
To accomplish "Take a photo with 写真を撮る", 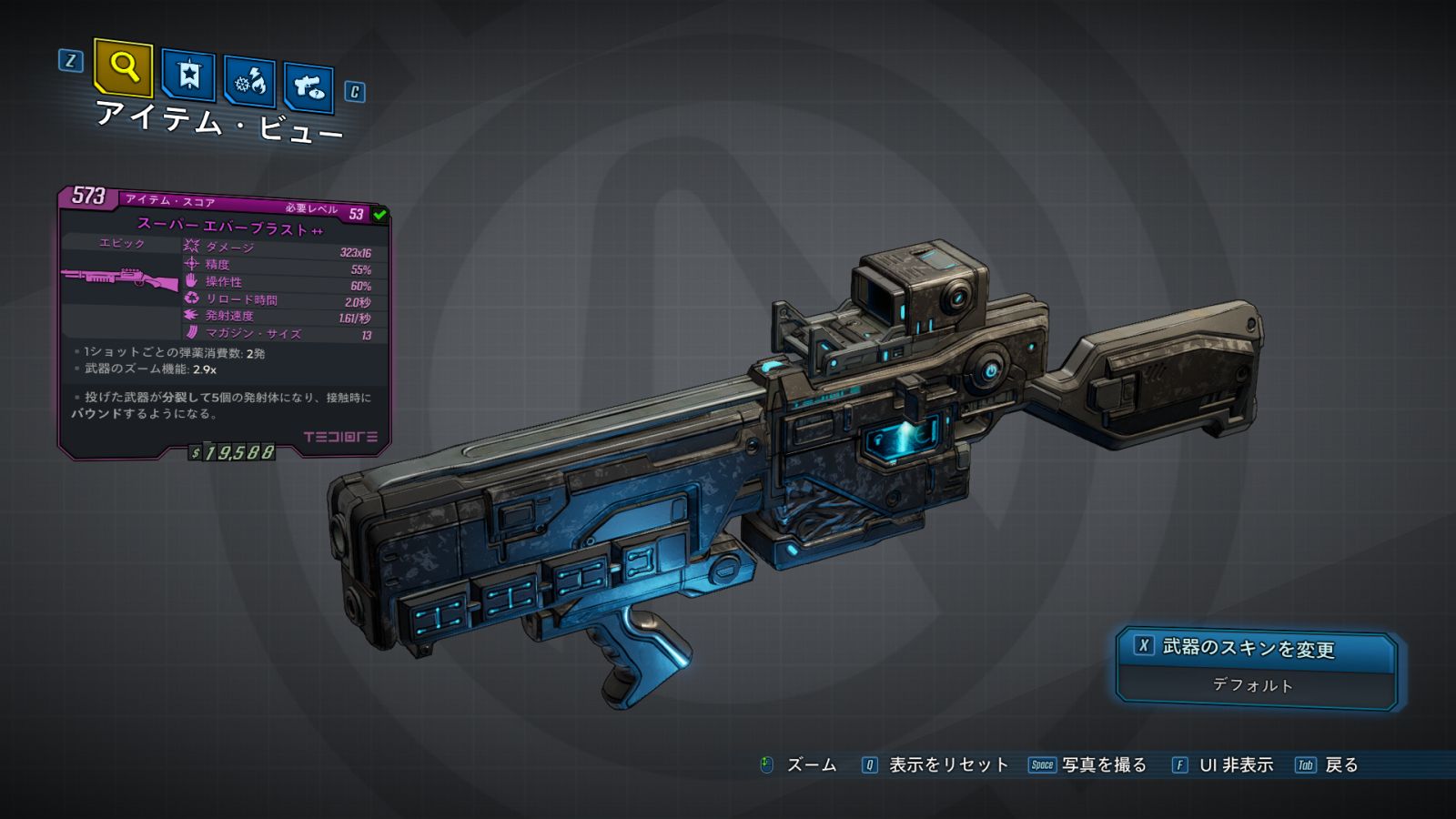I will tap(1103, 765).
